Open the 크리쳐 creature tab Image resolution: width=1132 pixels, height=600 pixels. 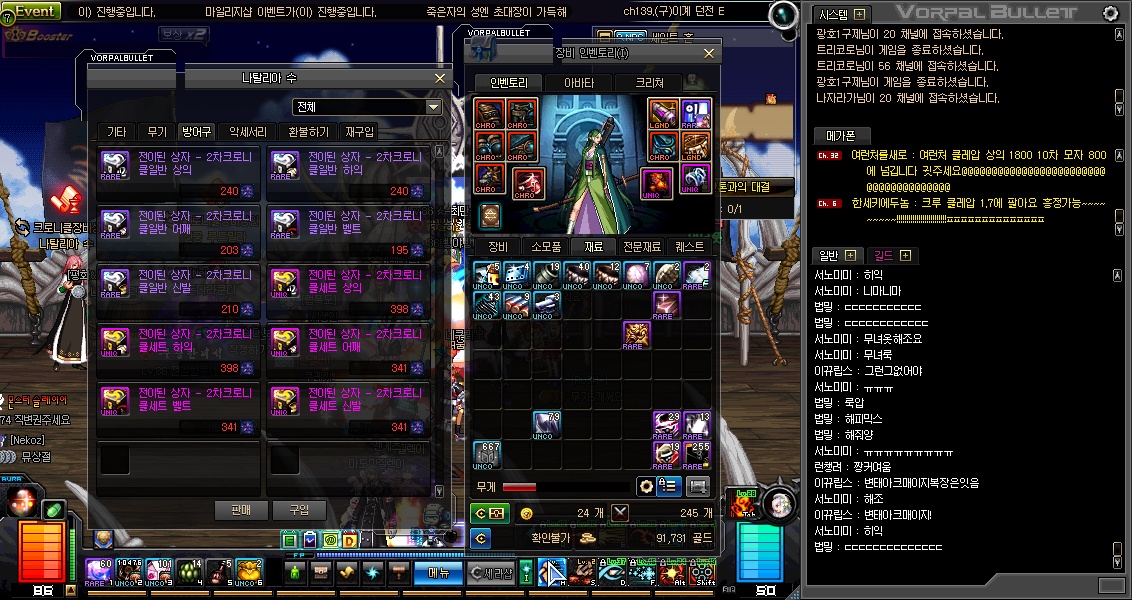click(649, 83)
